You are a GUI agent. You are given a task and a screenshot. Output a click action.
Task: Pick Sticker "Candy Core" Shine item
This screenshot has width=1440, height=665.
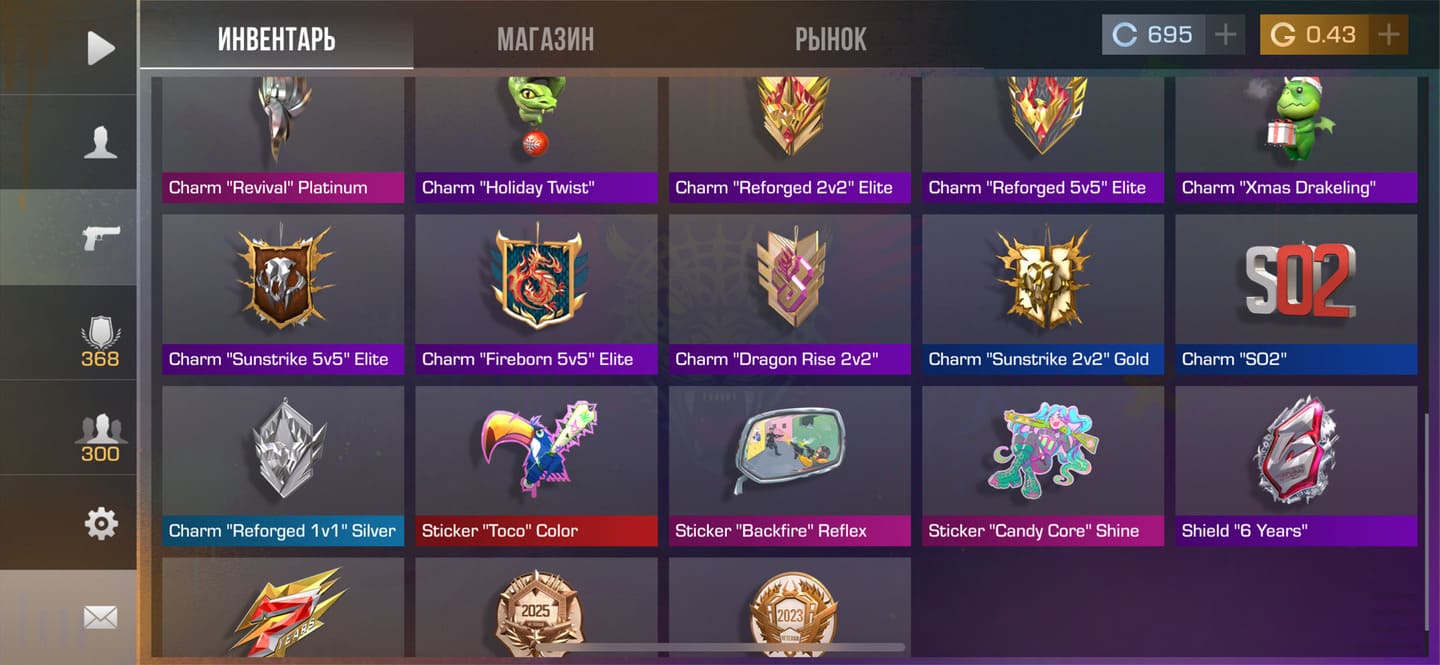click(1042, 465)
